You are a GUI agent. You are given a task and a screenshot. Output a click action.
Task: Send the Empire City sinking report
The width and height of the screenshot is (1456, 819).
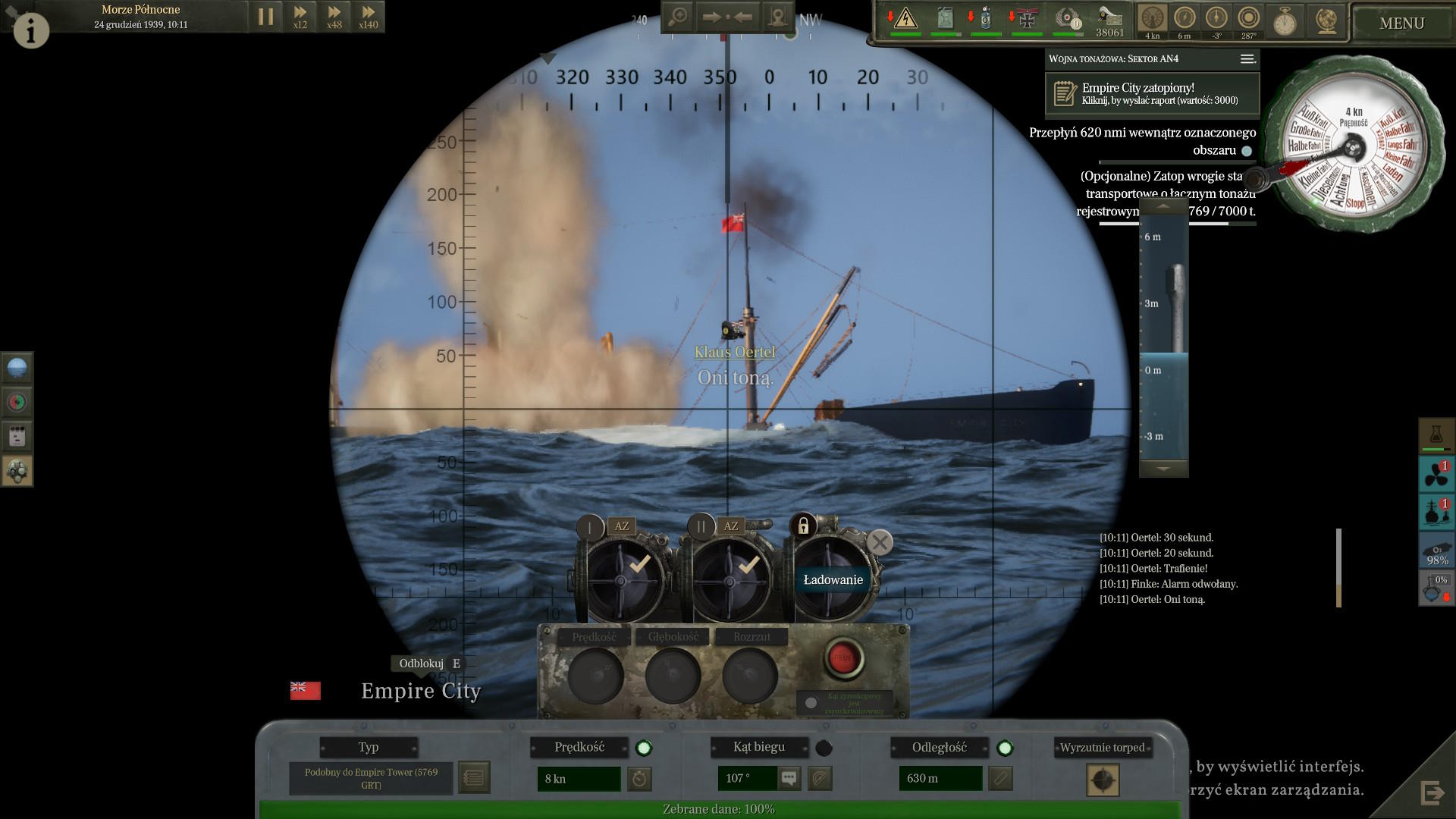1152,94
